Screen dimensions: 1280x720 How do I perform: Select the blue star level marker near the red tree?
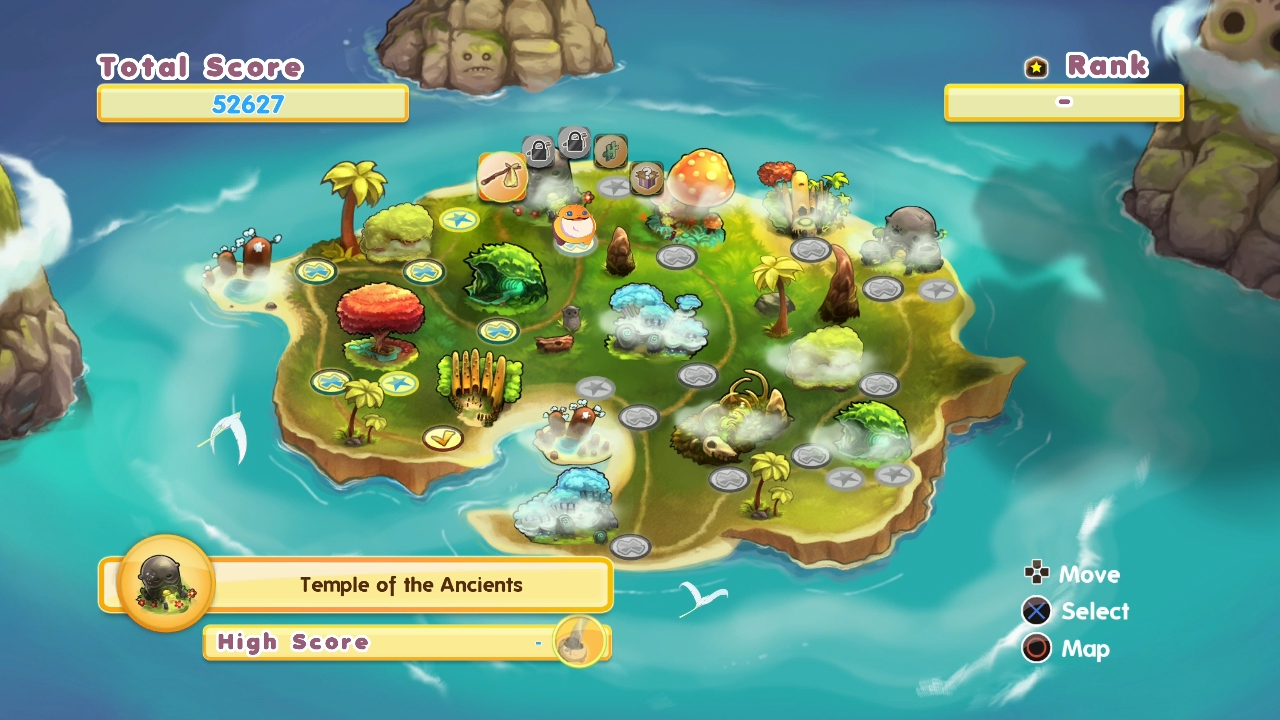point(397,381)
